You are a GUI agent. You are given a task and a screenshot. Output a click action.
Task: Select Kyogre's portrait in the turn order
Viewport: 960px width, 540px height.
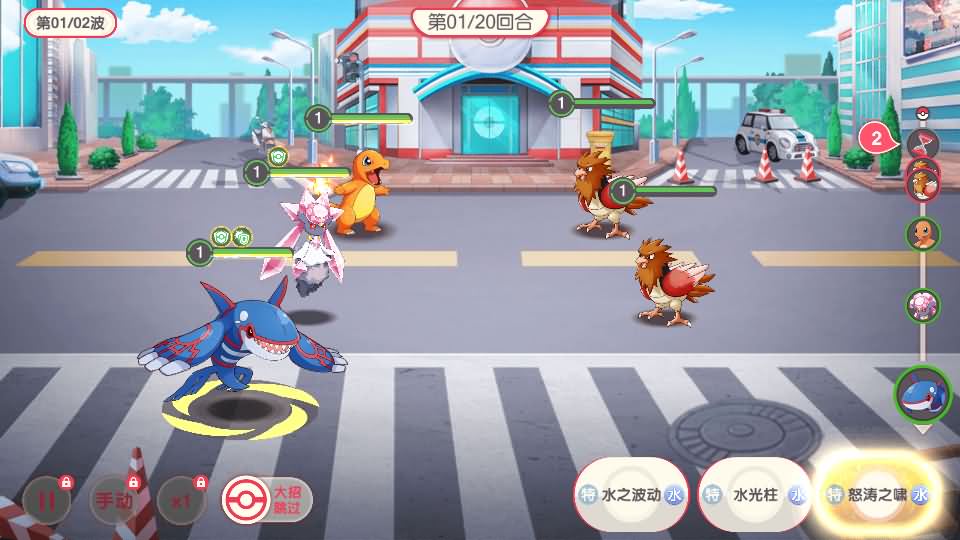pyautogui.click(x=922, y=394)
